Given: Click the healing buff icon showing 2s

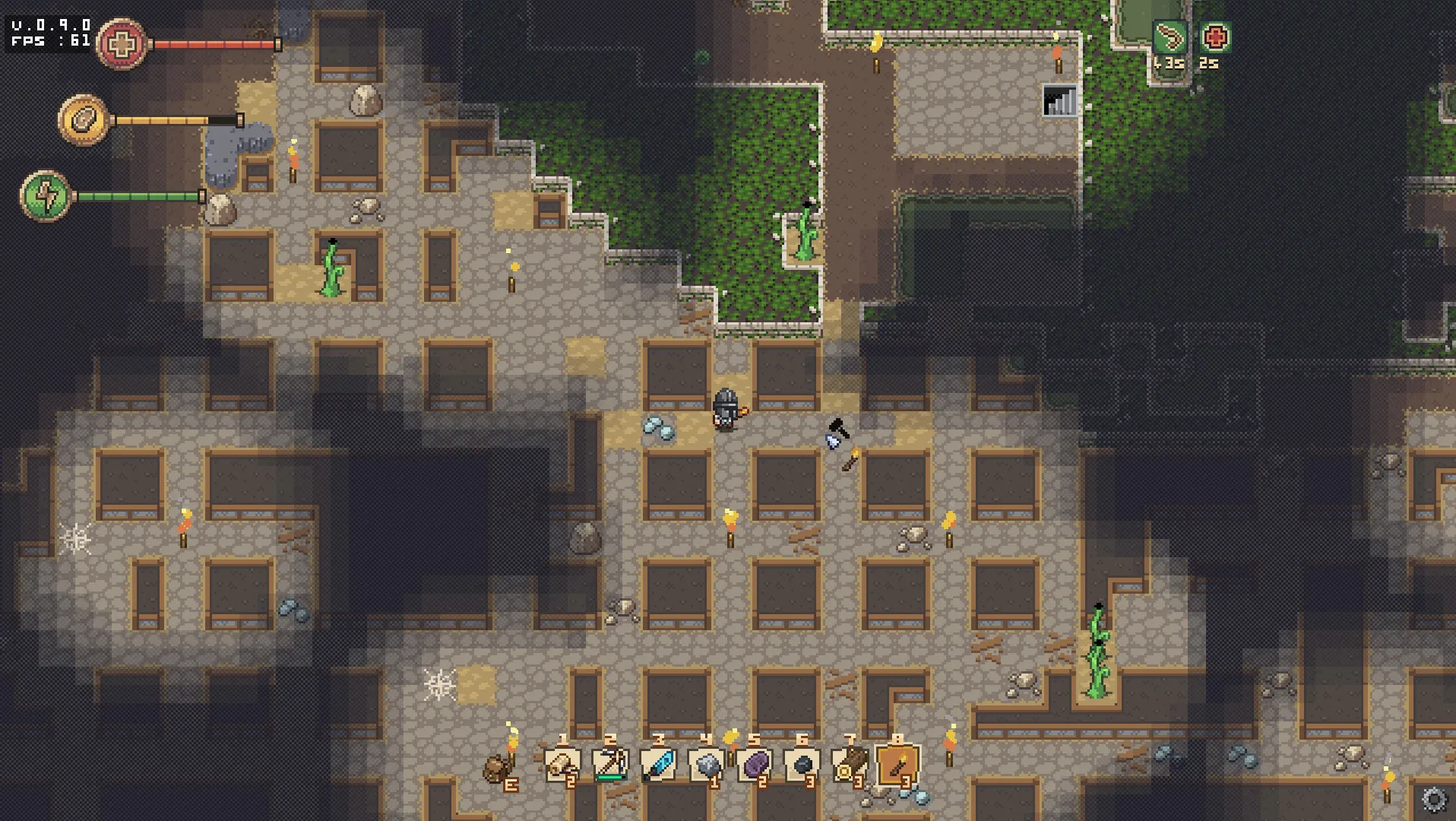Looking at the screenshot, I should [1215, 35].
